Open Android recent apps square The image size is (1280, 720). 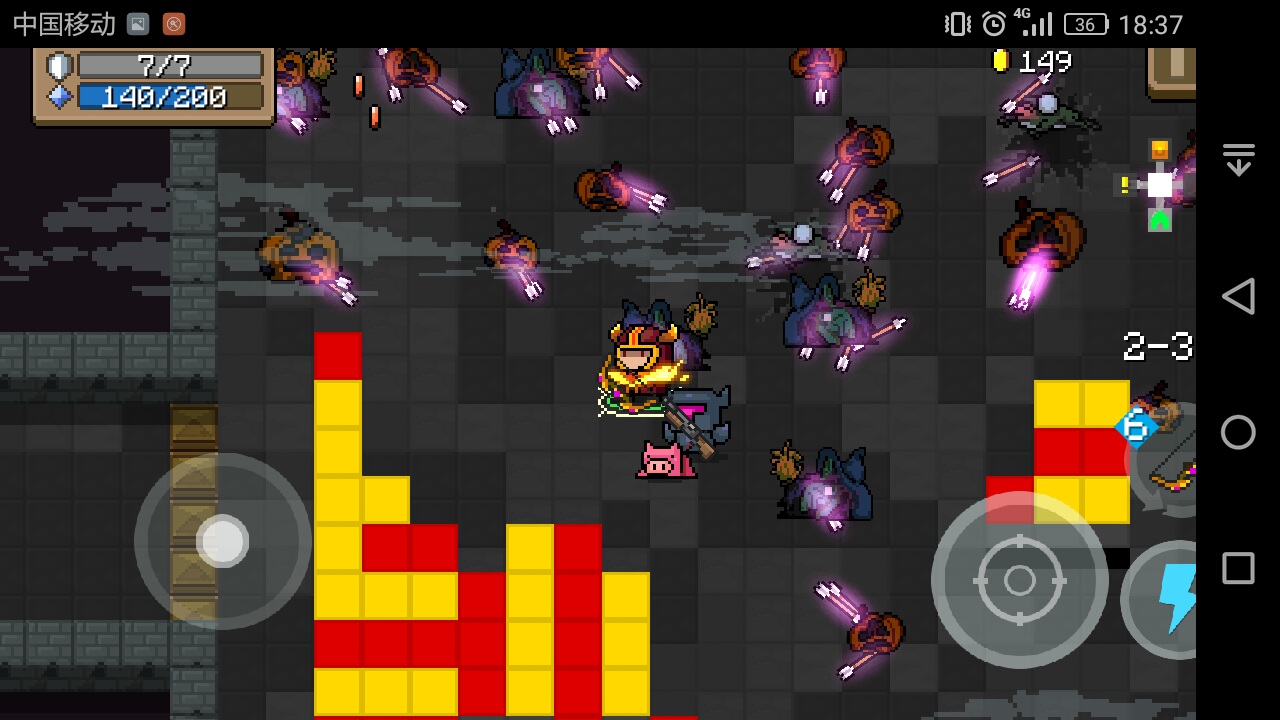click(x=1238, y=568)
